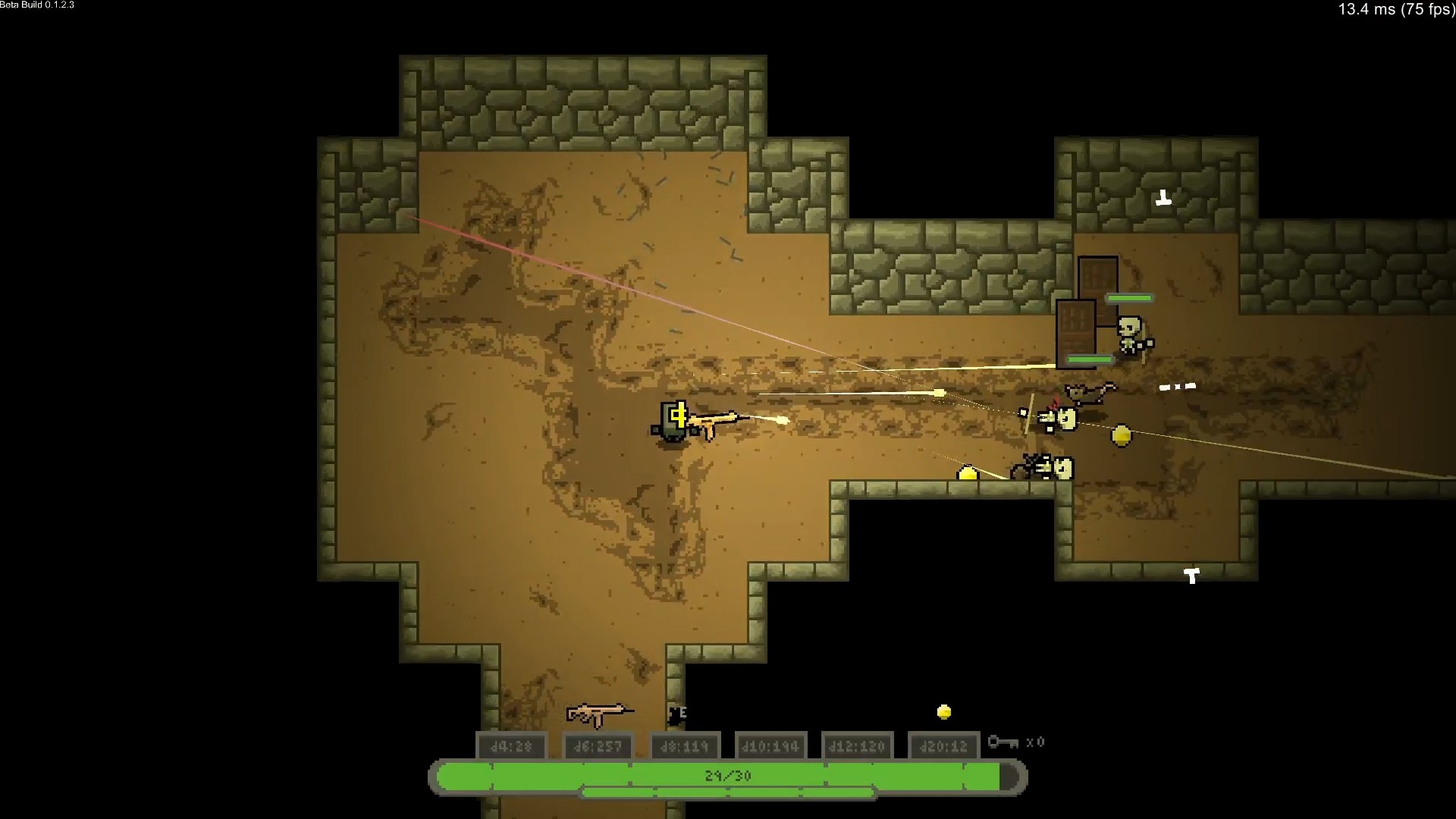The height and width of the screenshot is (819, 1456).
Task: Click the smaller XP bar below the health bar
Action: coord(726,793)
